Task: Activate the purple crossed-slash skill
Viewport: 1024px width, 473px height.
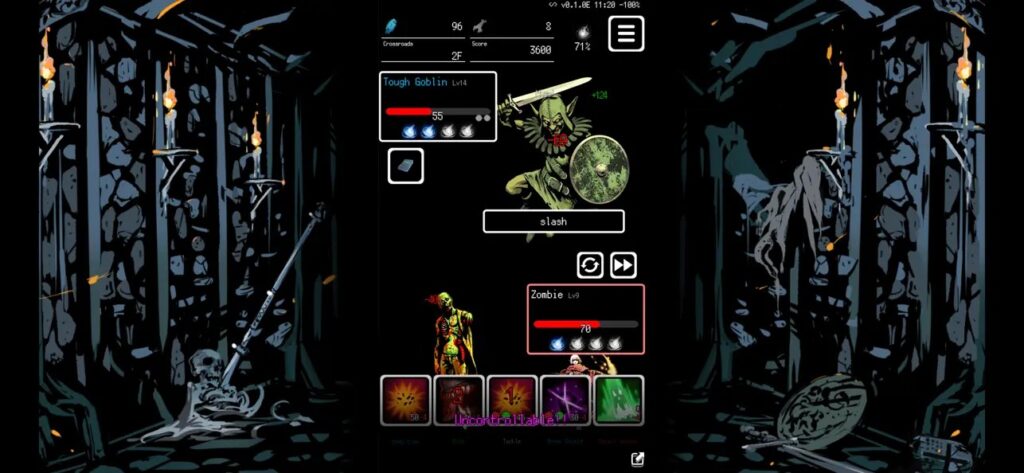Action: pyautogui.click(x=565, y=400)
